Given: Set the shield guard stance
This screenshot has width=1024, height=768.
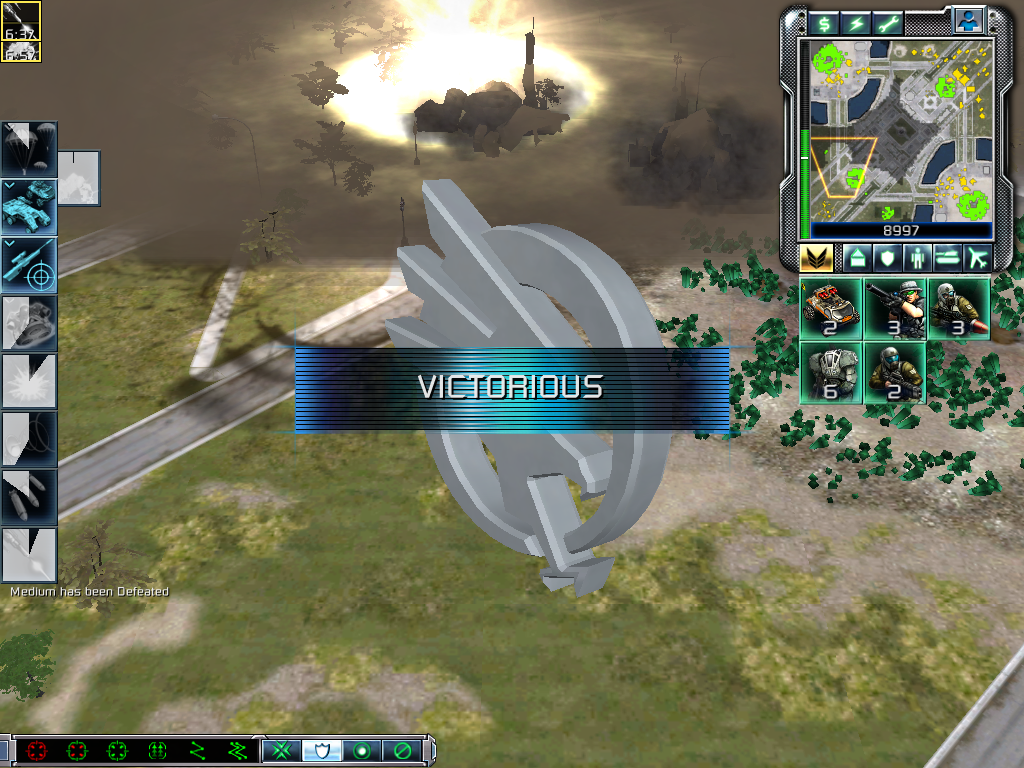Looking at the screenshot, I should pos(322,750).
